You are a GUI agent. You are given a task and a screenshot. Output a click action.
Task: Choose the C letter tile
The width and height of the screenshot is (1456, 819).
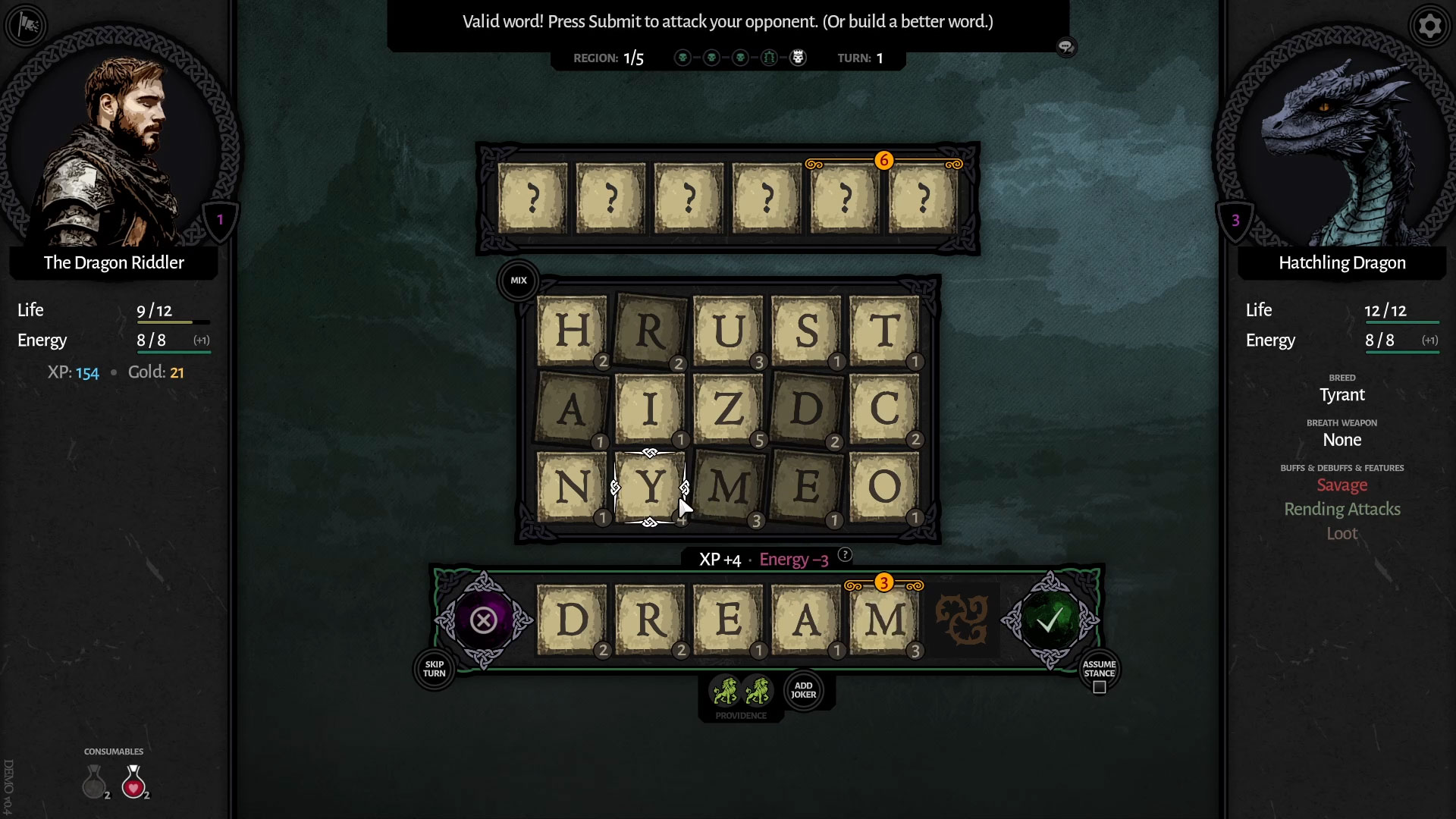point(884,409)
